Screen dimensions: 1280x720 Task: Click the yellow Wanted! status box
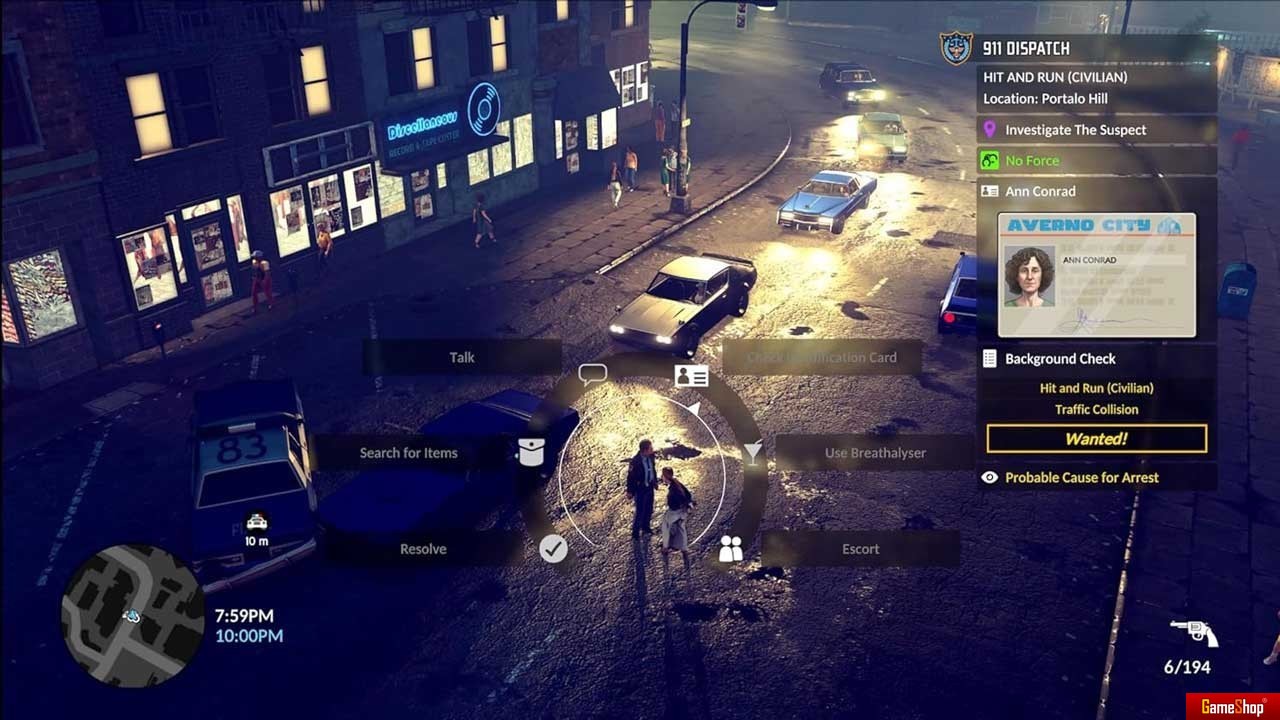(1096, 439)
